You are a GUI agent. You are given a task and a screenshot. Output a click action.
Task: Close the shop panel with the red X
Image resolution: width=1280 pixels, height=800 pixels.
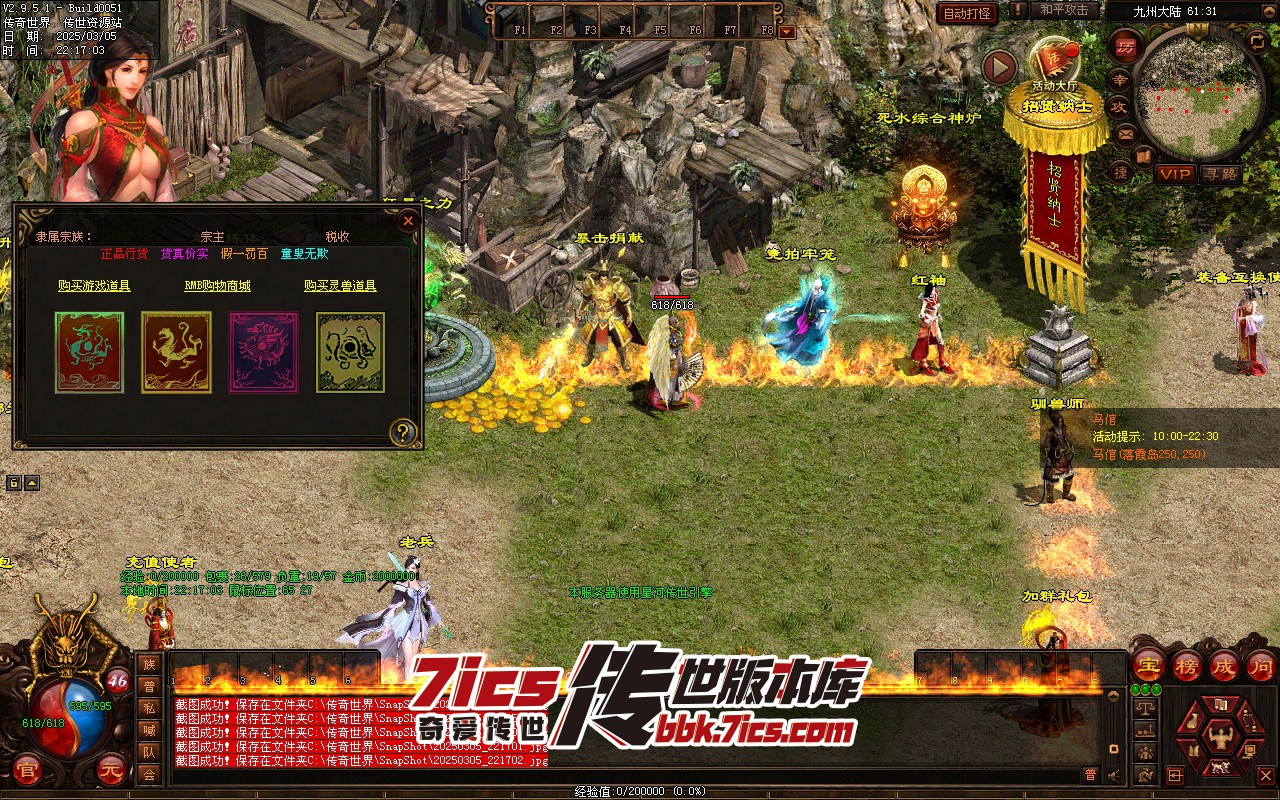click(x=407, y=221)
